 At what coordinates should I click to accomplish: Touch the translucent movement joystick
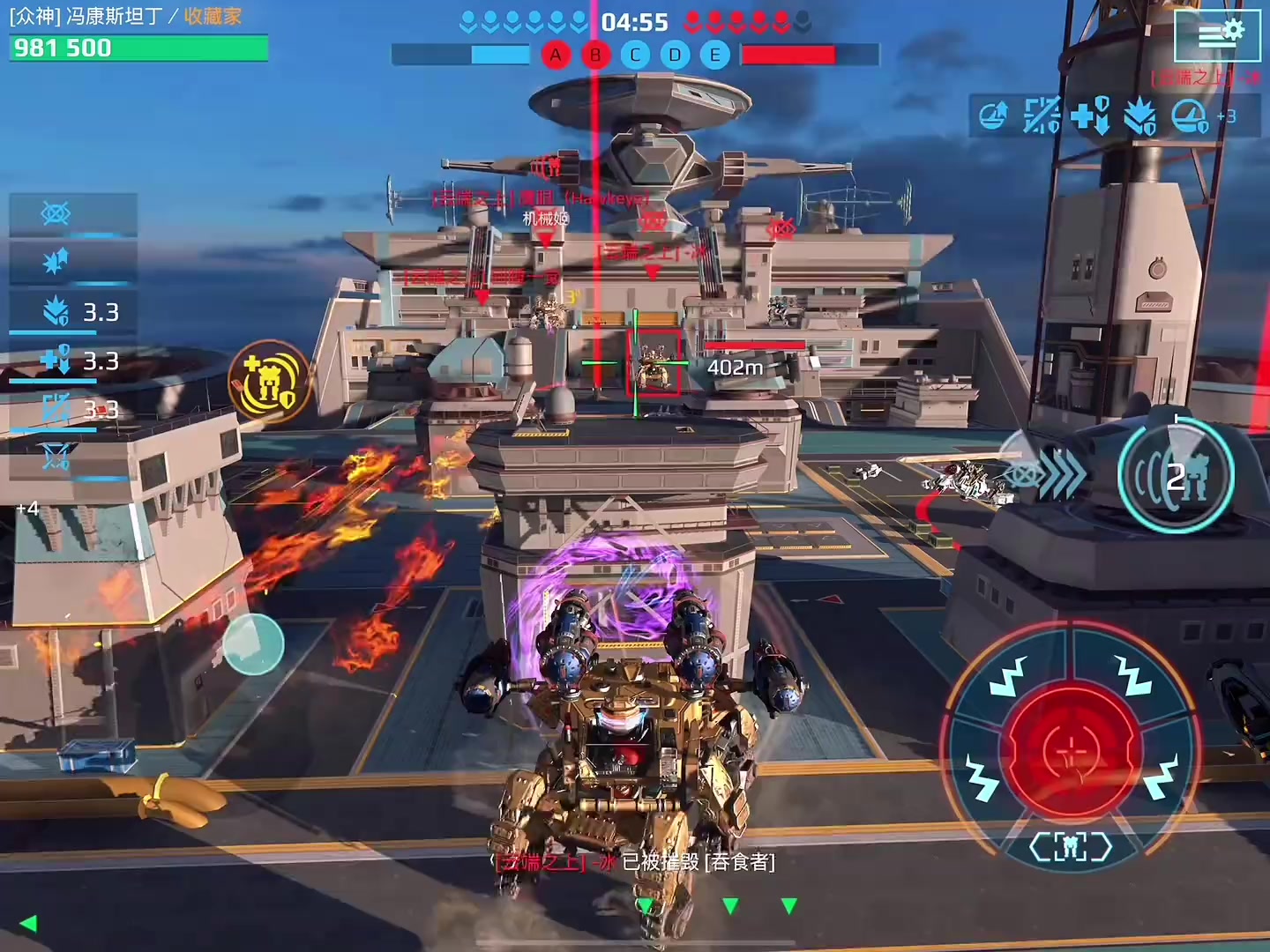[x=253, y=643]
